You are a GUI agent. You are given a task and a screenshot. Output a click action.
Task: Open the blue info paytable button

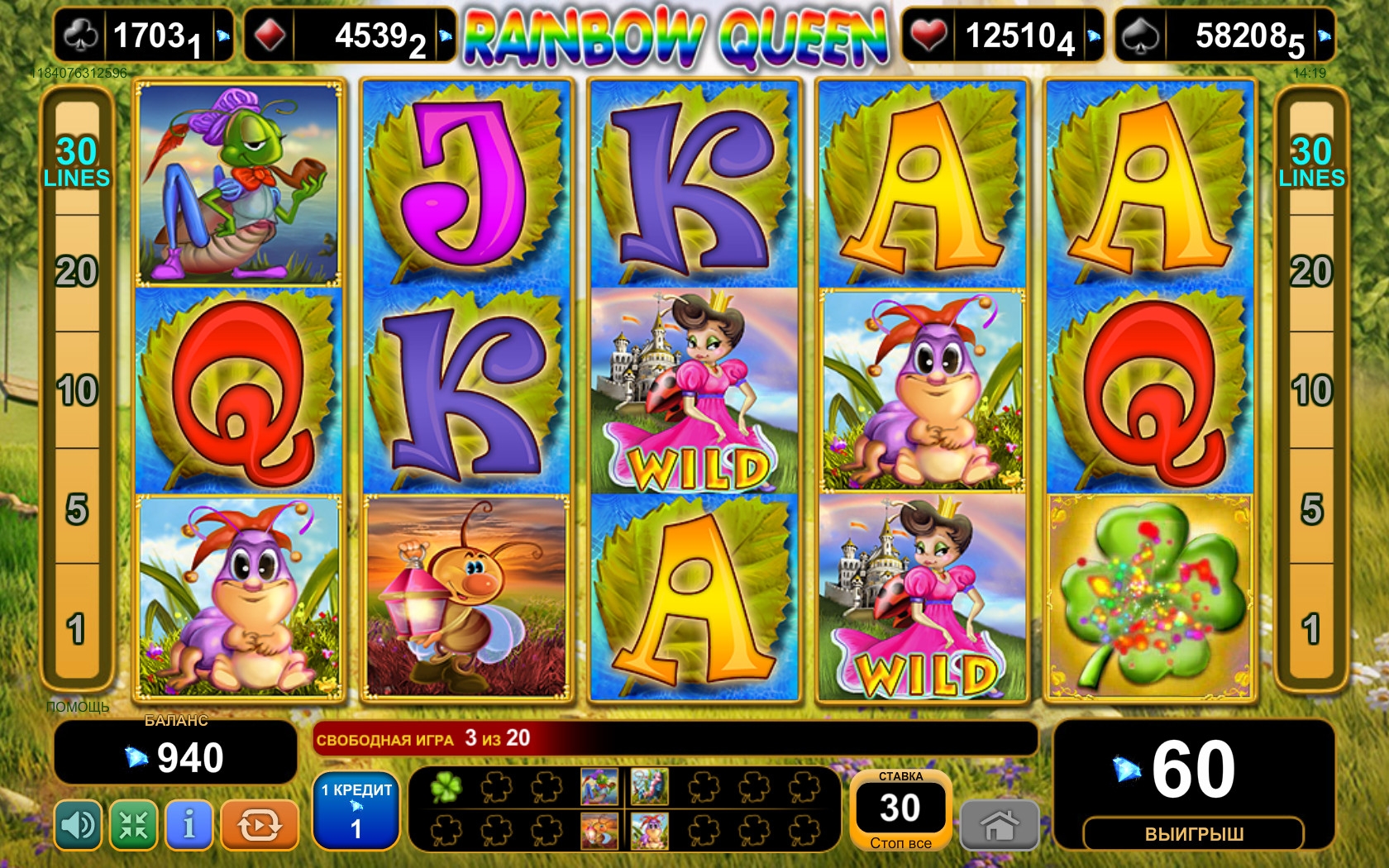(189, 825)
